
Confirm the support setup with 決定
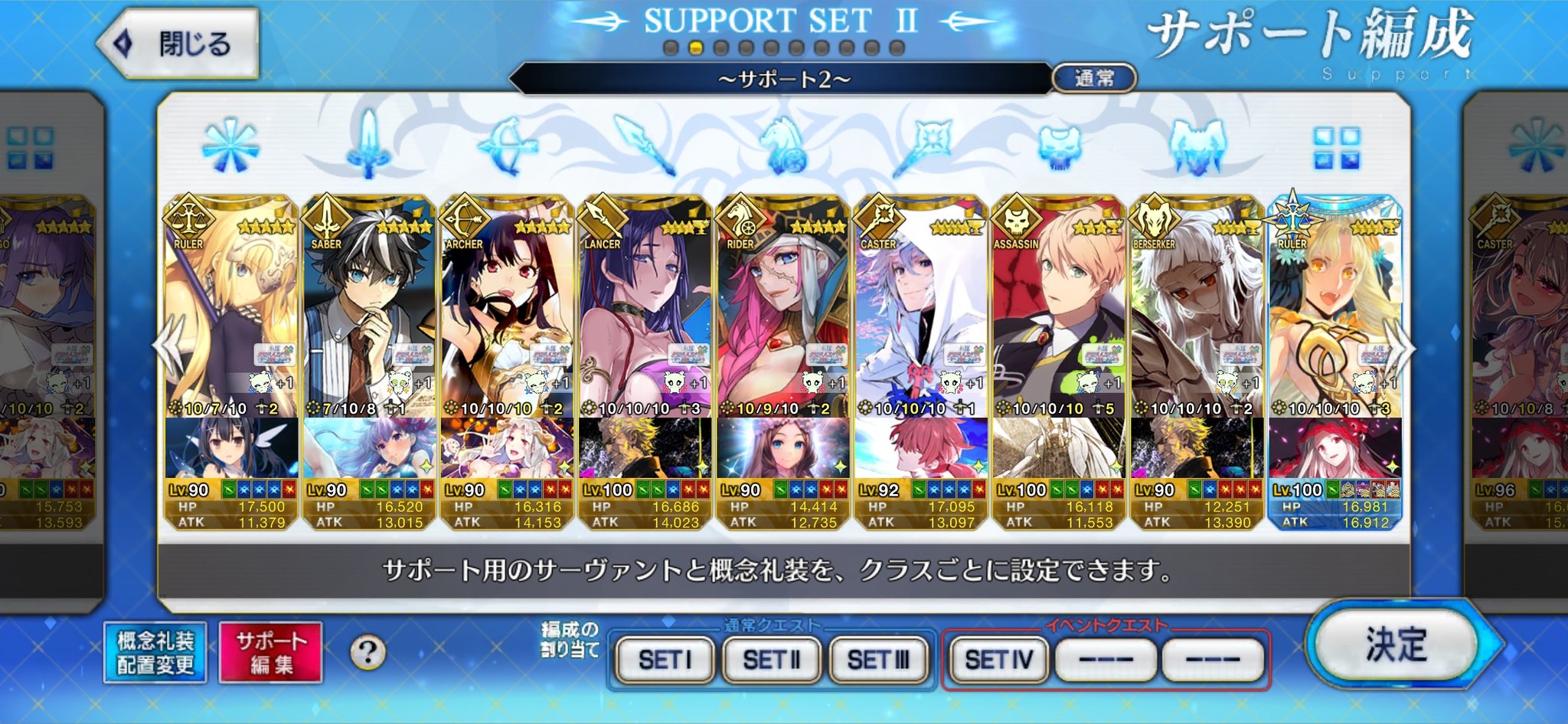tap(1395, 644)
